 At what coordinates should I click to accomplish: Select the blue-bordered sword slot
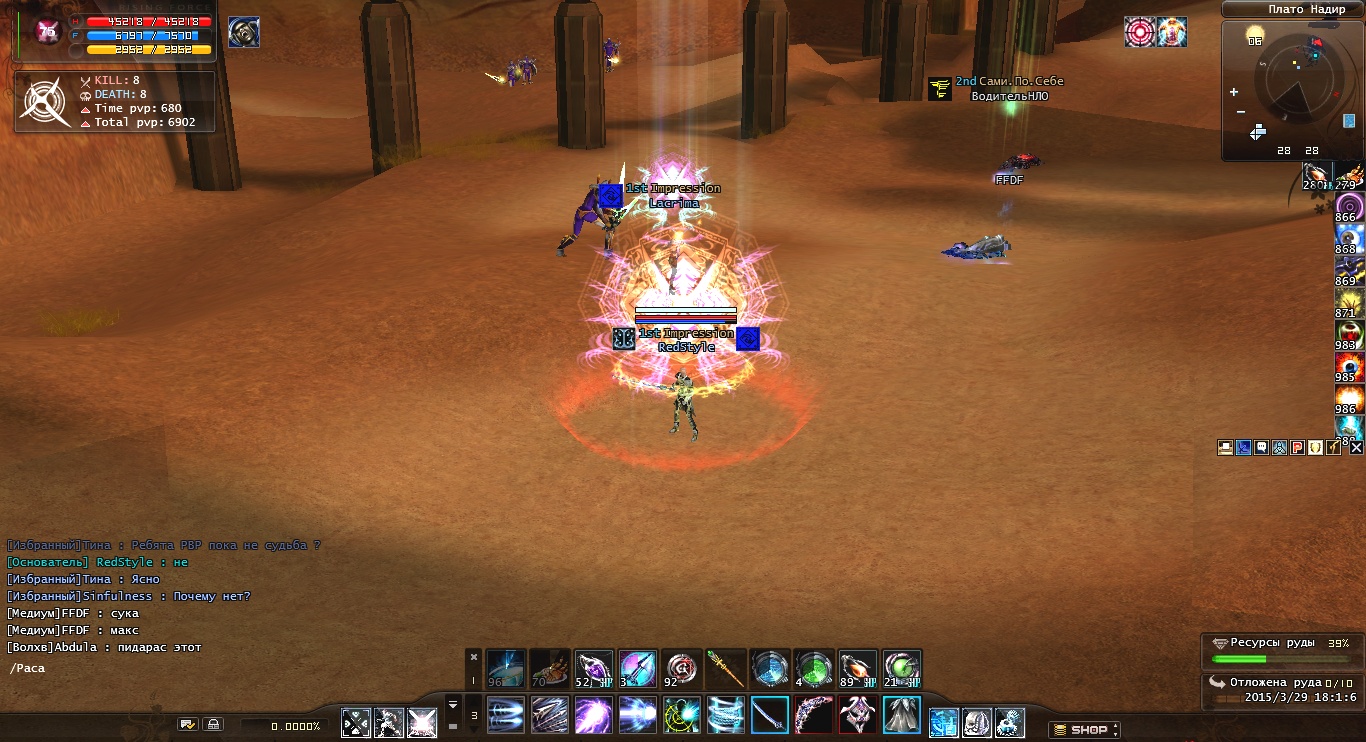coord(770,715)
